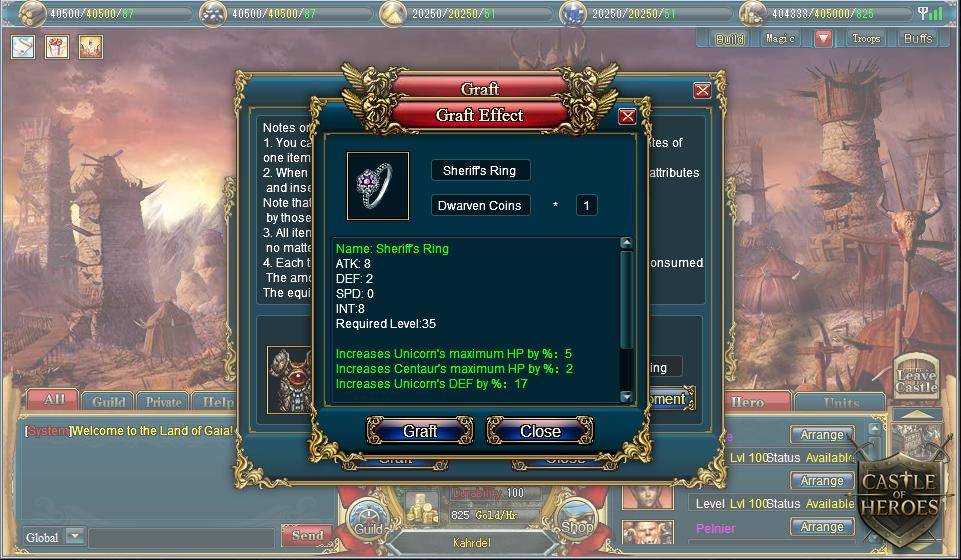This screenshot has width=961, height=560.
Task: Confirm the graft with the Graft button
Action: 420,431
